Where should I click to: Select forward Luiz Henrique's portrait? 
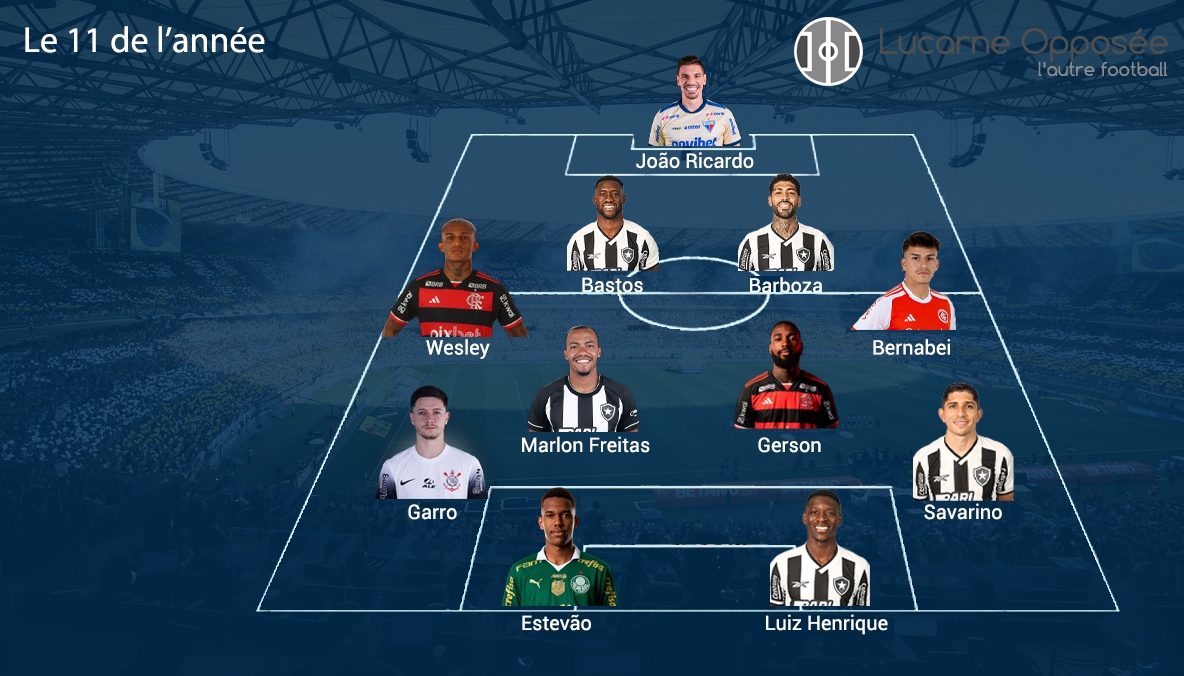819,551
